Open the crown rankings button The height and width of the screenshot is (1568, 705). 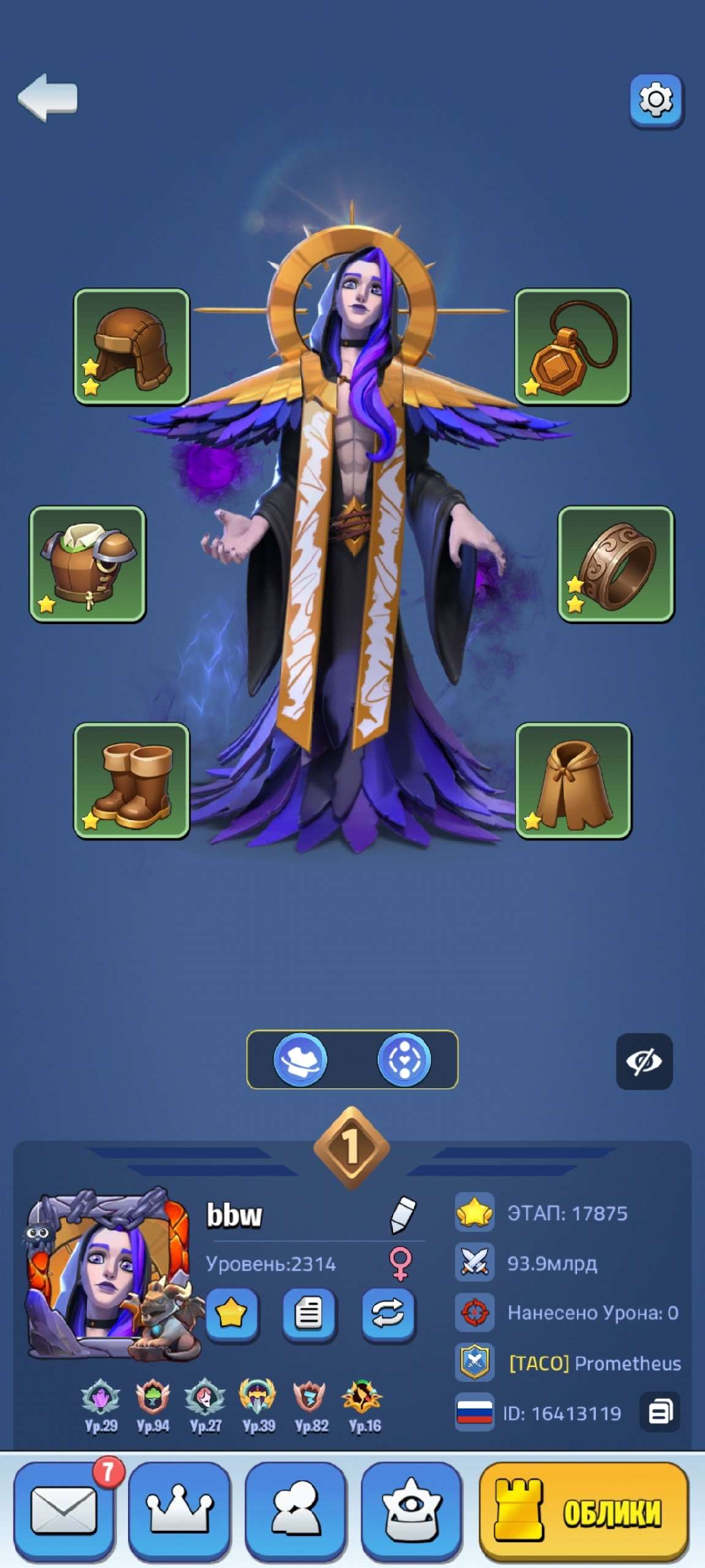pyautogui.click(x=179, y=1510)
